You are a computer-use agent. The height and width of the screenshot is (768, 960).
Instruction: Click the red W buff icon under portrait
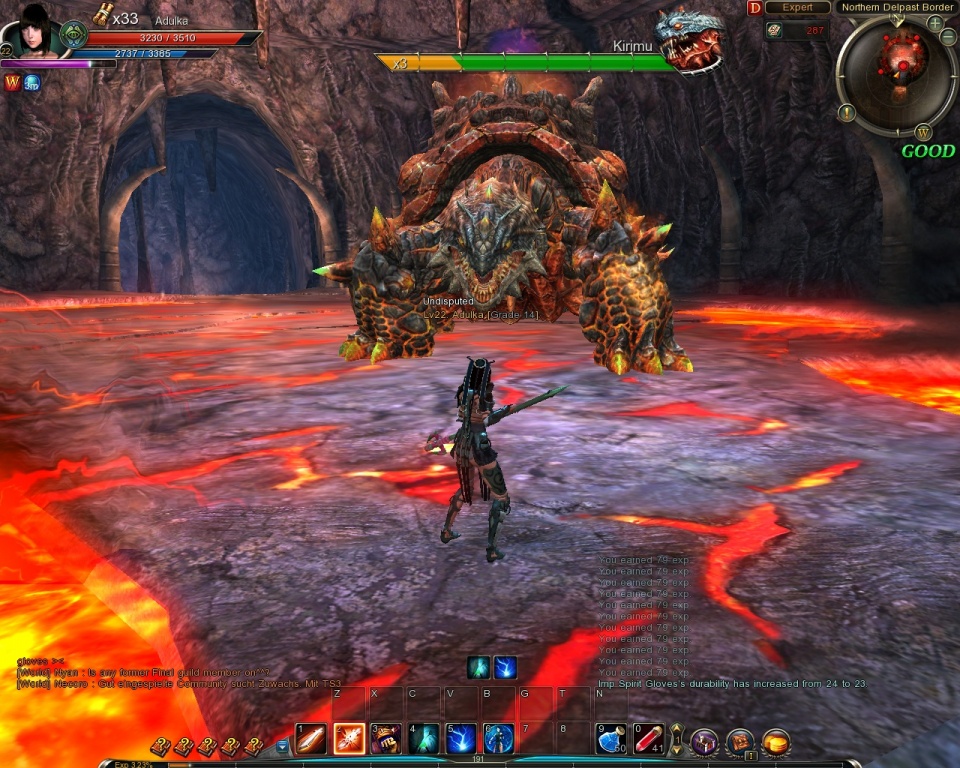[12, 83]
